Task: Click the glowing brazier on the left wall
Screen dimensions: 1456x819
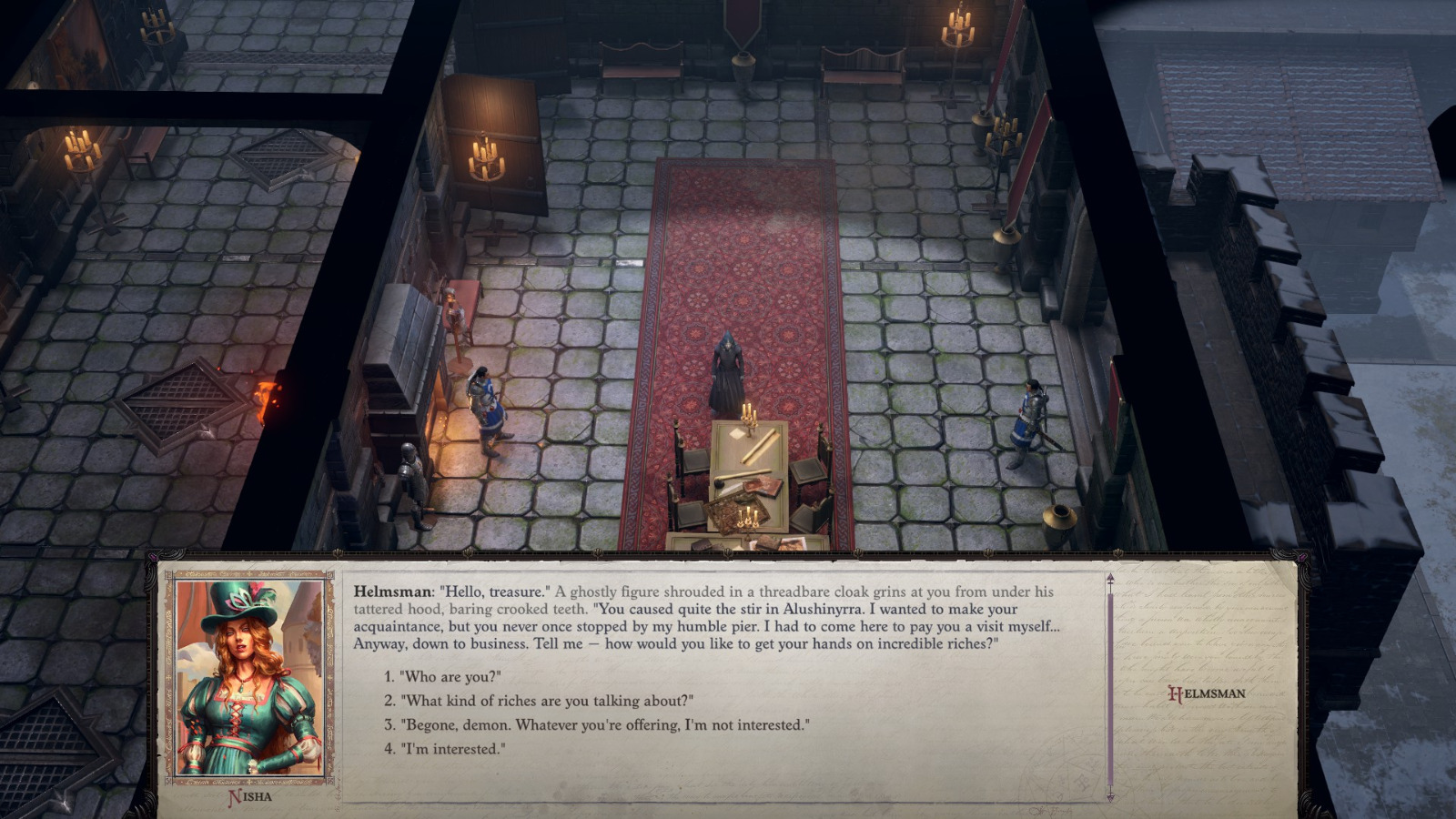Action: [265, 400]
